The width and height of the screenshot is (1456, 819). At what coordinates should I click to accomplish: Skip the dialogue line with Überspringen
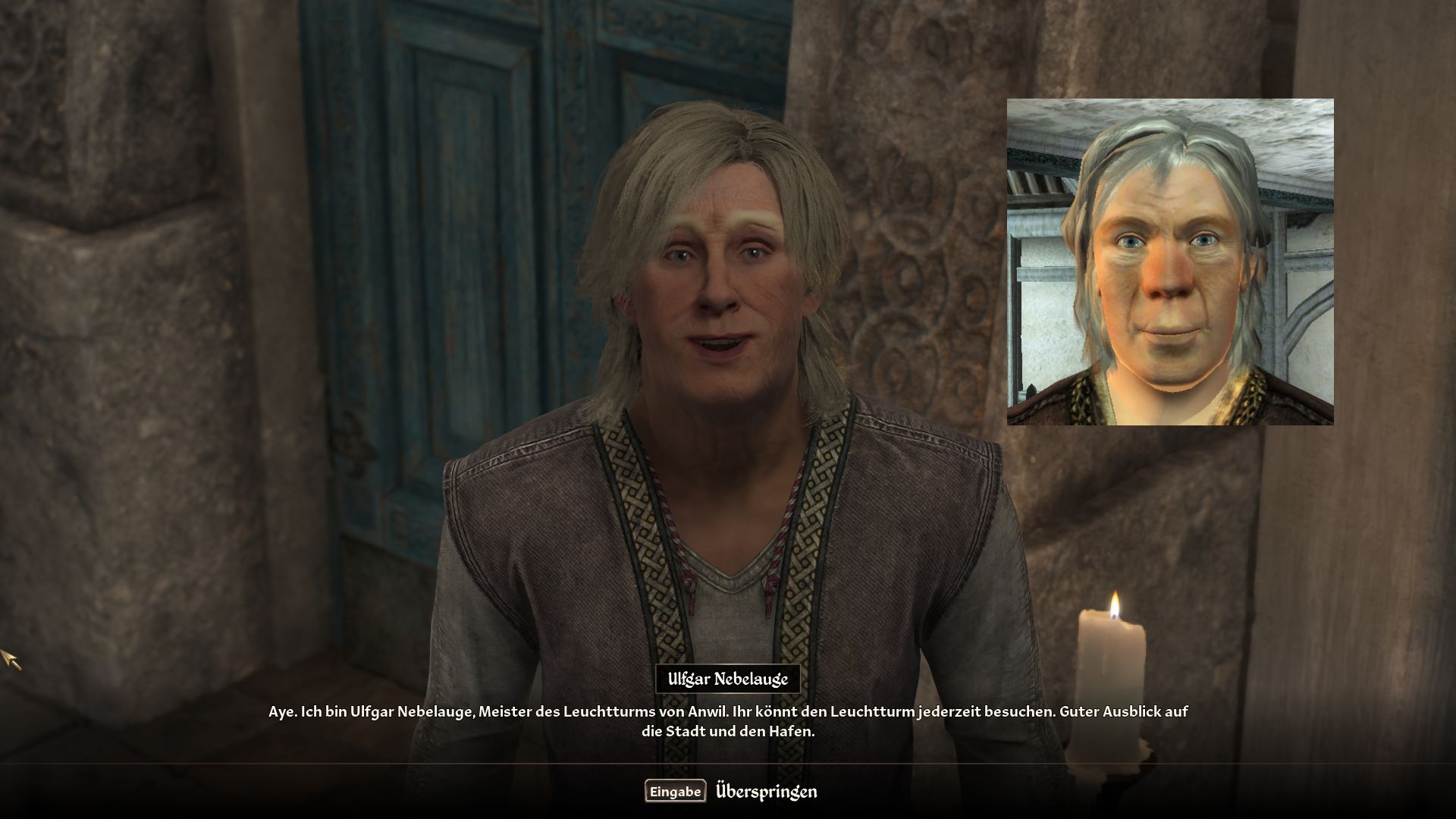pyautogui.click(x=765, y=792)
